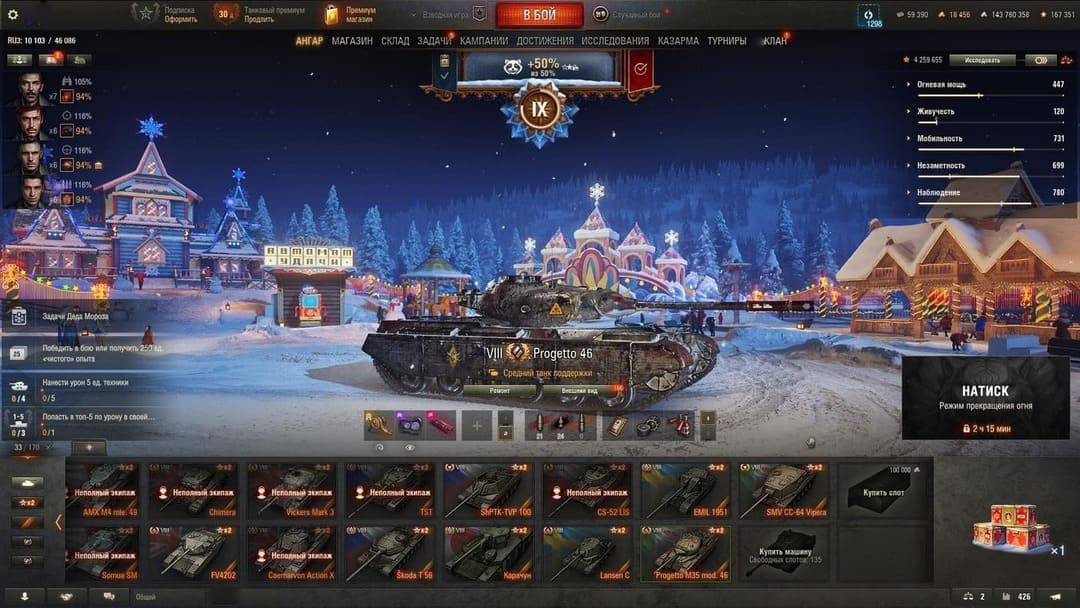Open the Премиум магазин
Image resolution: width=1080 pixels, height=608 pixels.
point(349,14)
